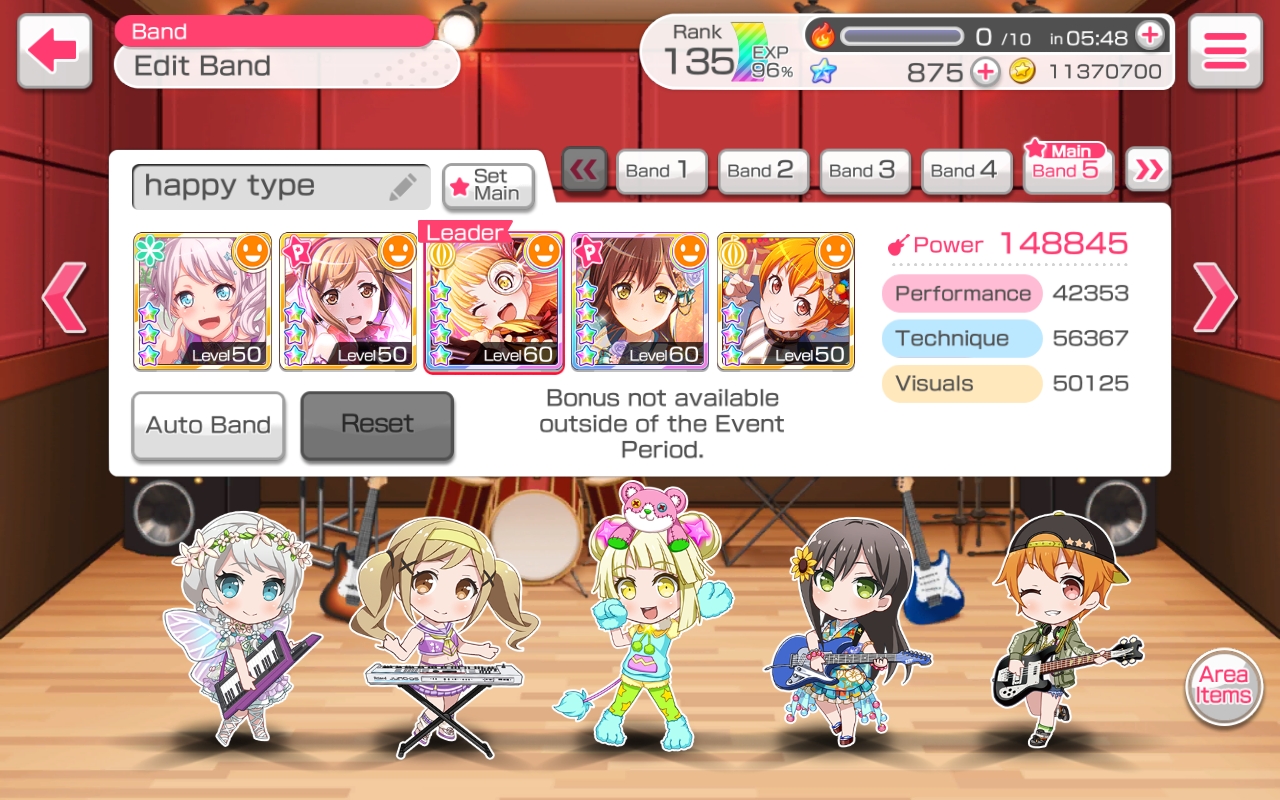Click the Set Main button

point(488,186)
